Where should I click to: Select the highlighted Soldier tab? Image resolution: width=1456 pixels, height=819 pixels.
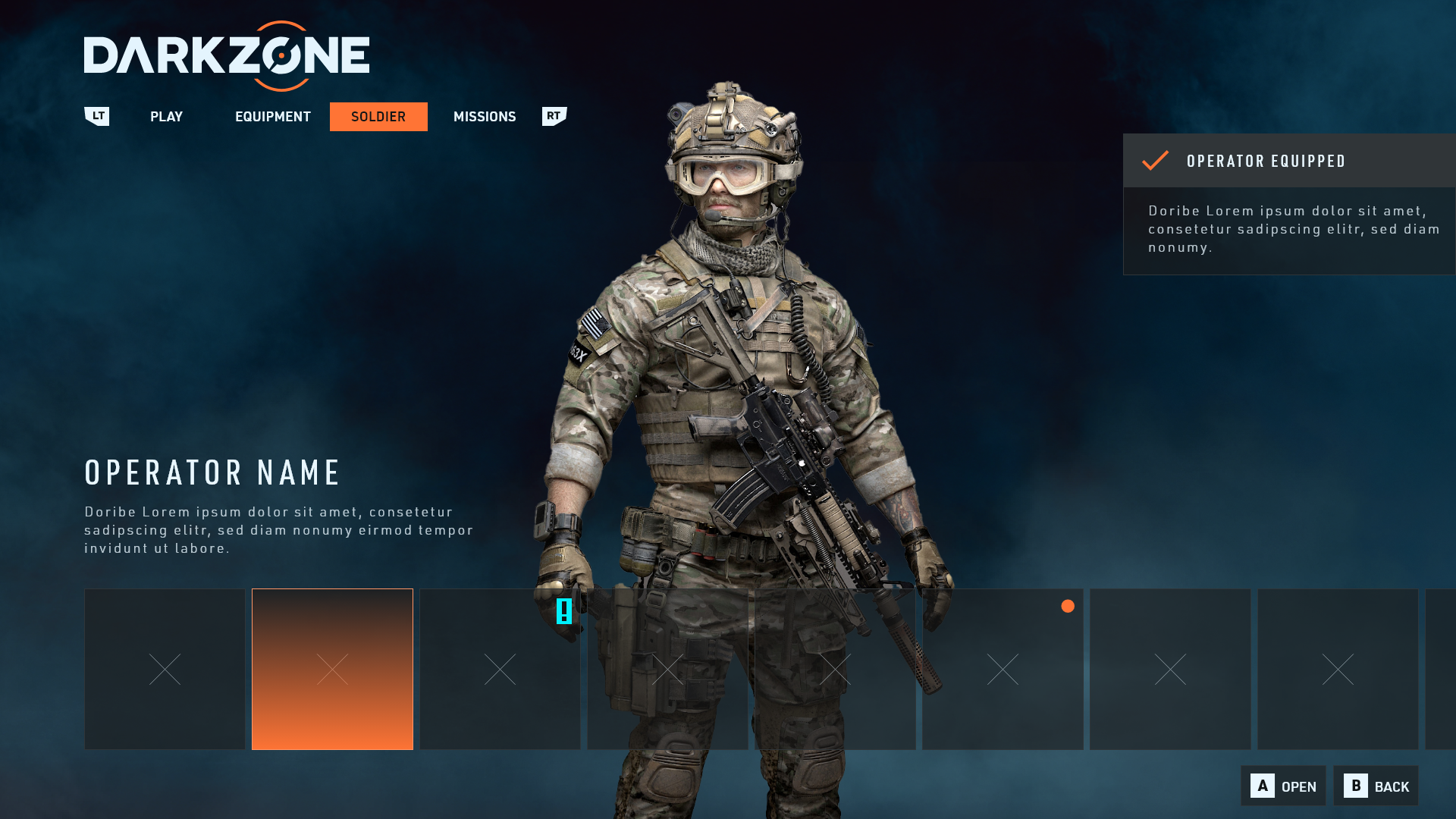click(378, 117)
